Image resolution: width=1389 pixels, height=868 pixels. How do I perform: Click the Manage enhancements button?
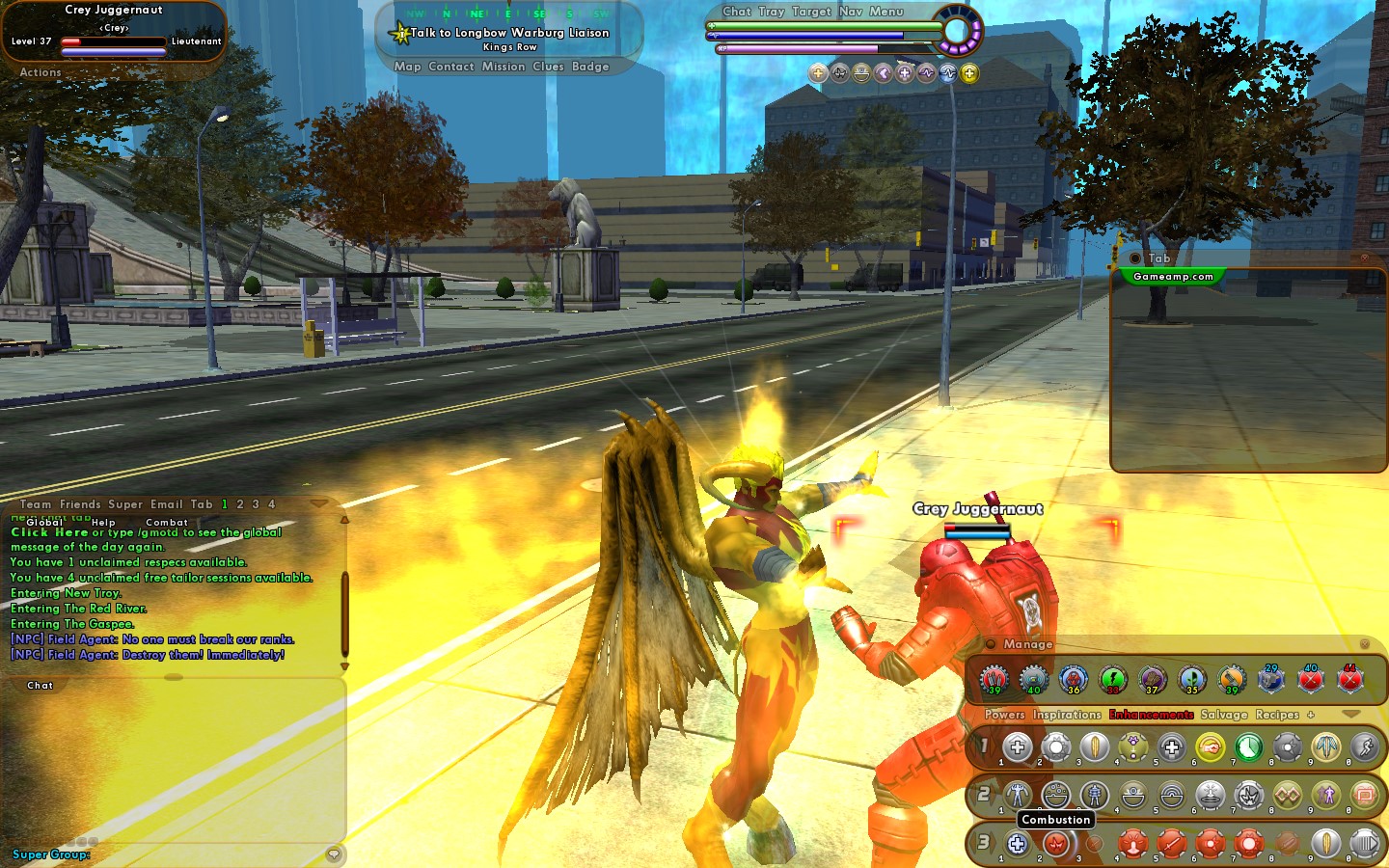click(1027, 644)
